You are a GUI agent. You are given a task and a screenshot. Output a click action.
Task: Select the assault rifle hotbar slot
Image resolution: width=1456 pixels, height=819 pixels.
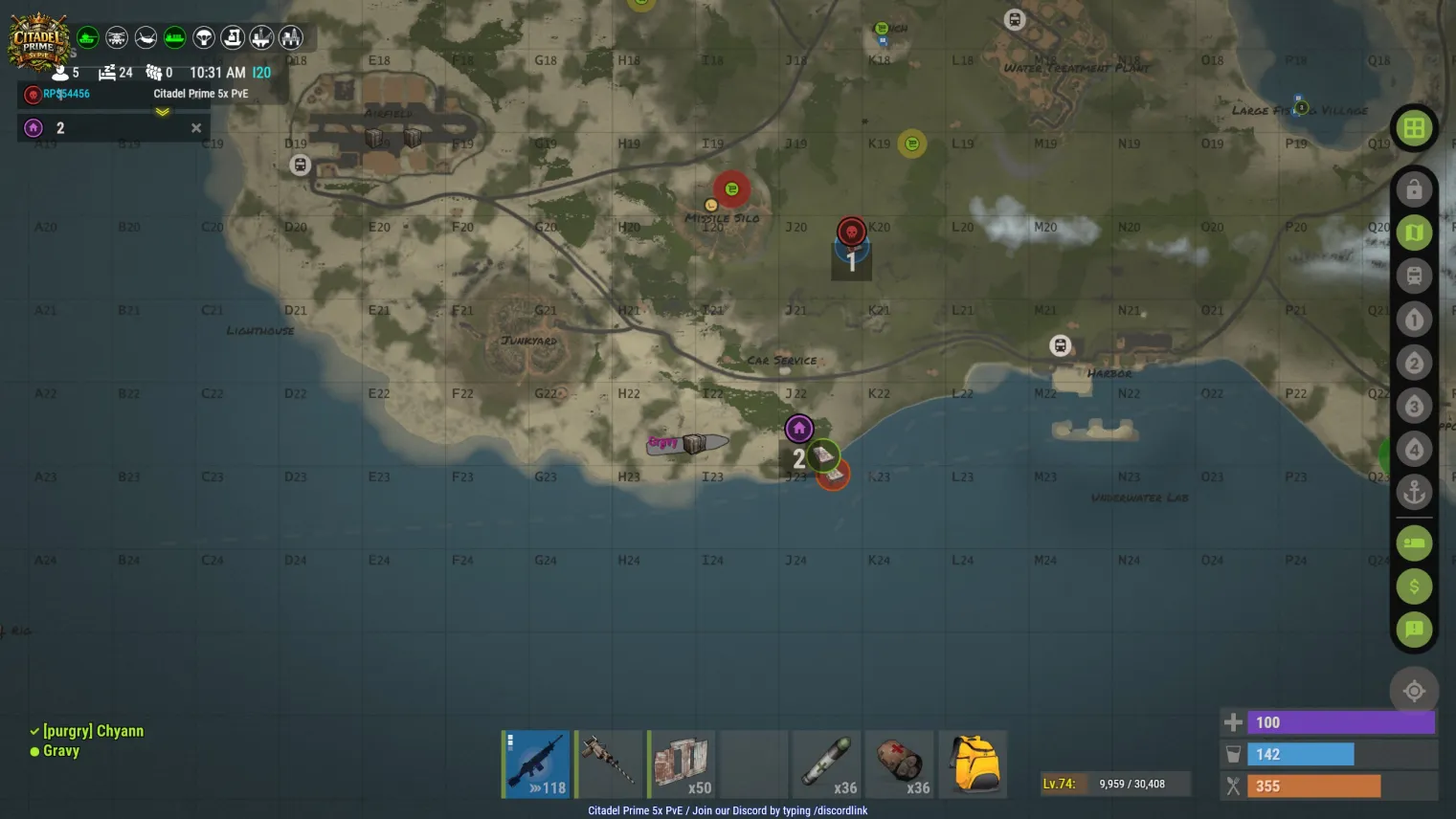tap(536, 764)
